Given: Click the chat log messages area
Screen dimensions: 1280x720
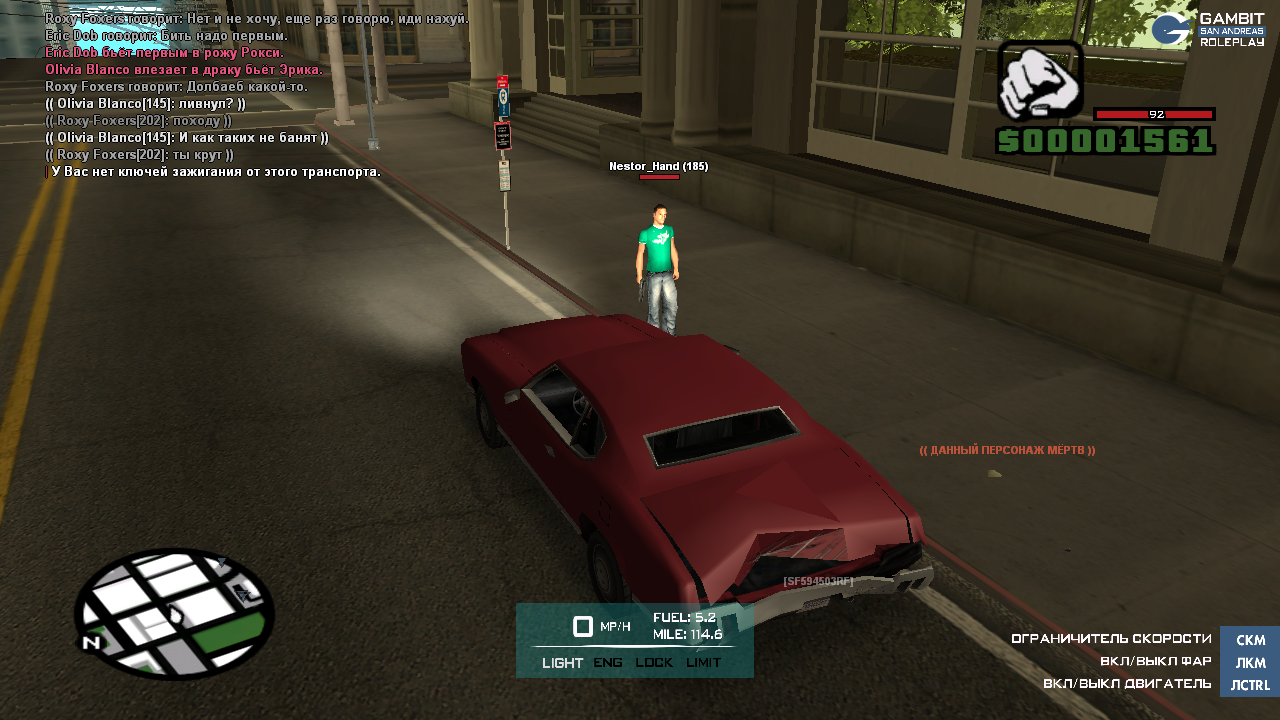Looking at the screenshot, I should 256,95.
